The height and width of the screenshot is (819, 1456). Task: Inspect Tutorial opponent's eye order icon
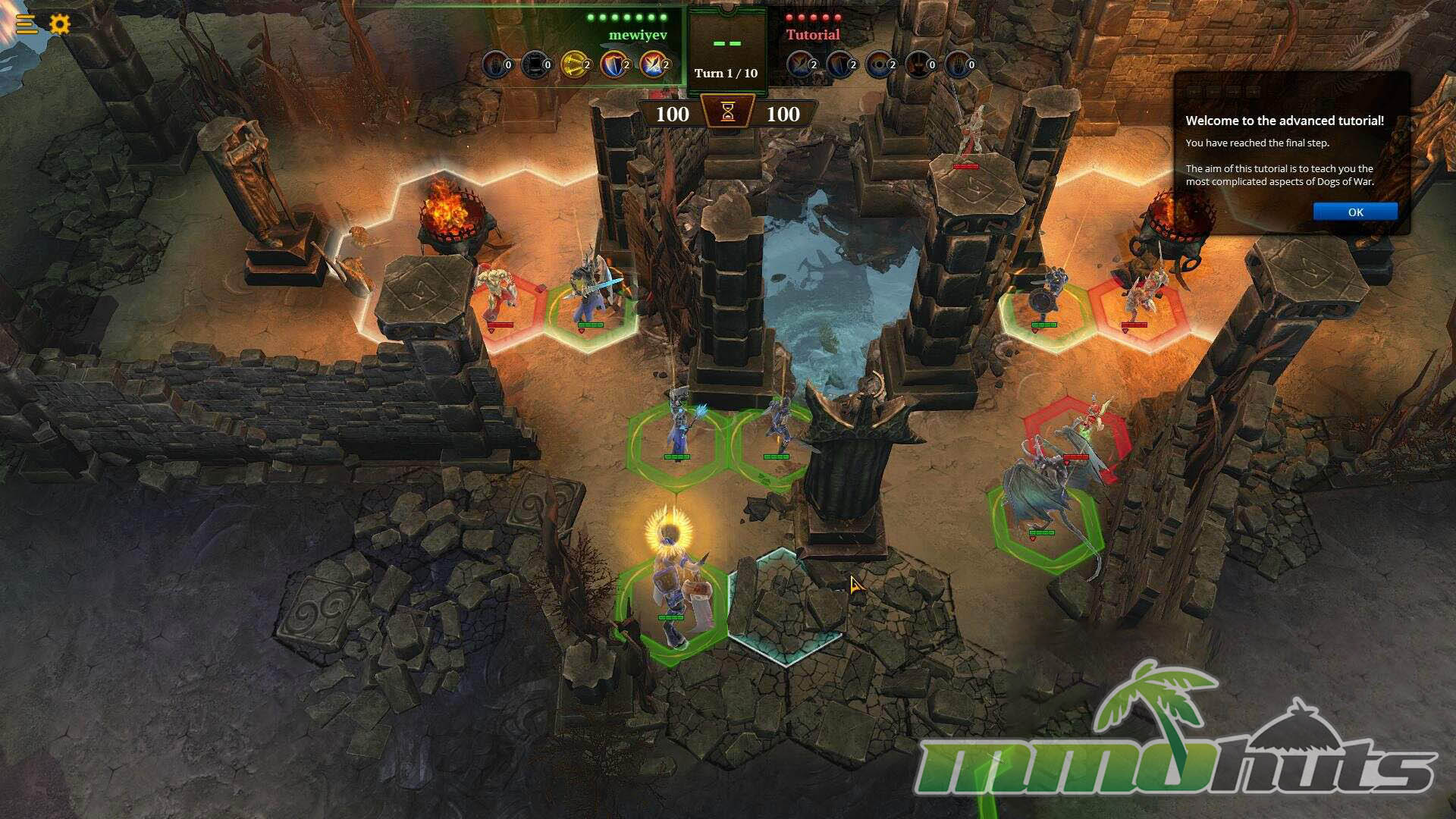pyautogui.click(x=880, y=64)
